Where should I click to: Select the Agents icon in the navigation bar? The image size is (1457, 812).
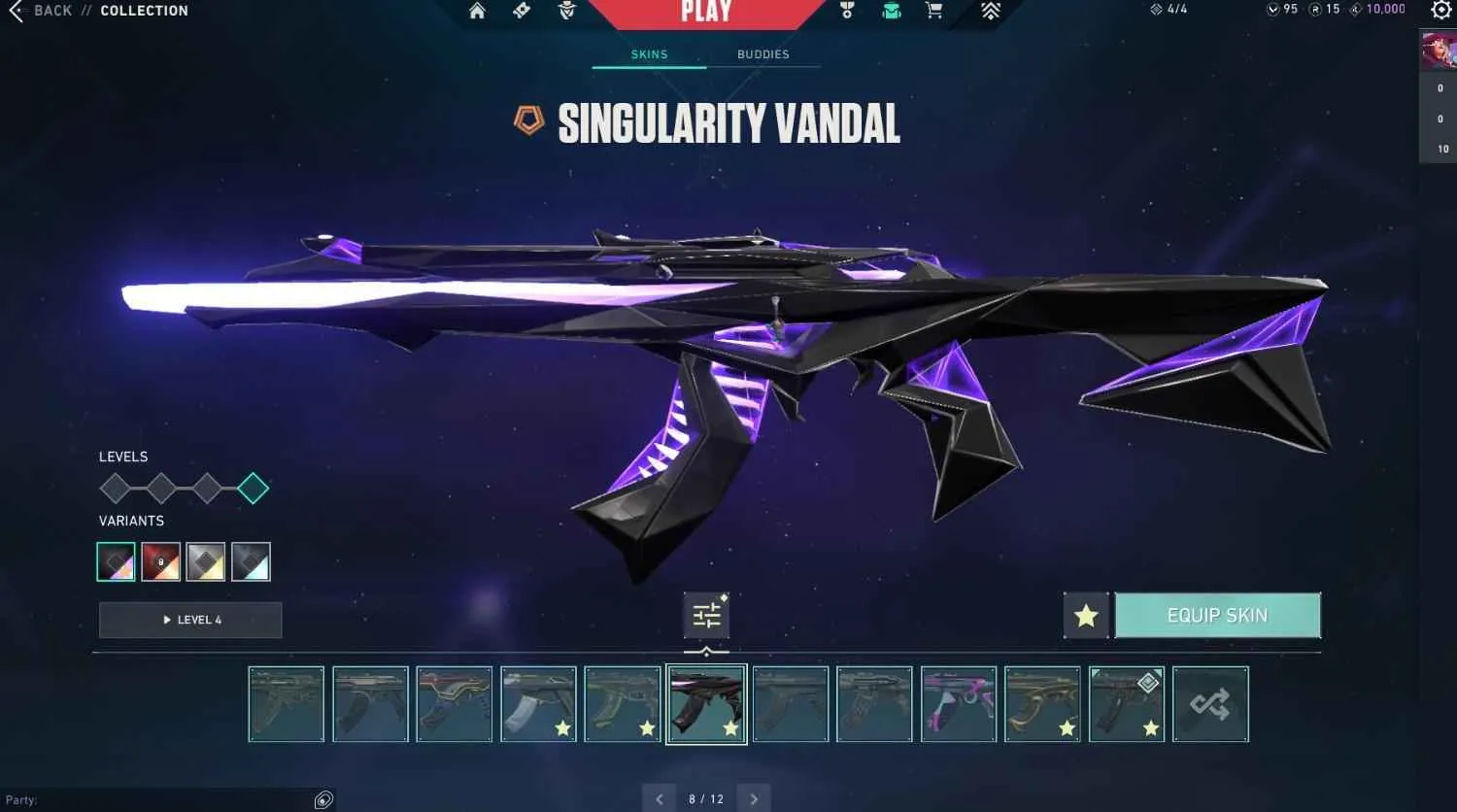[566, 11]
